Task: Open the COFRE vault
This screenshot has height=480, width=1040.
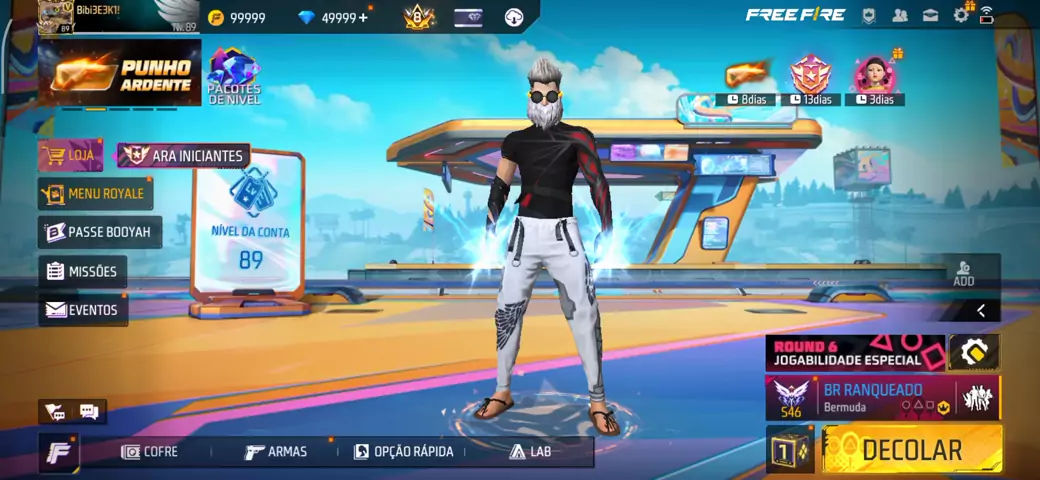Action: (x=150, y=452)
